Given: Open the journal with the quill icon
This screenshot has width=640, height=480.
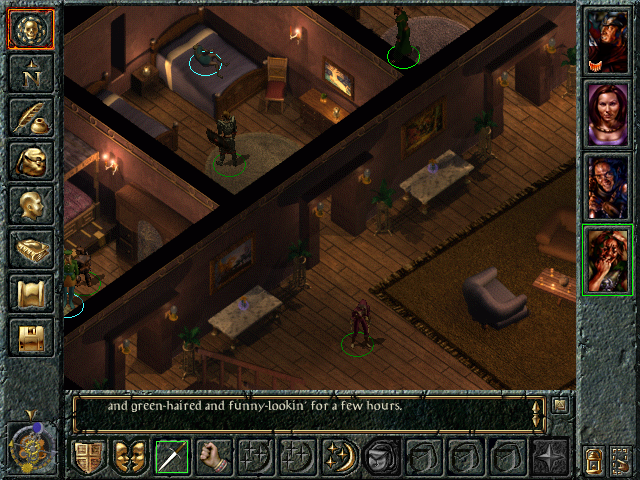Looking at the screenshot, I should [30, 117].
